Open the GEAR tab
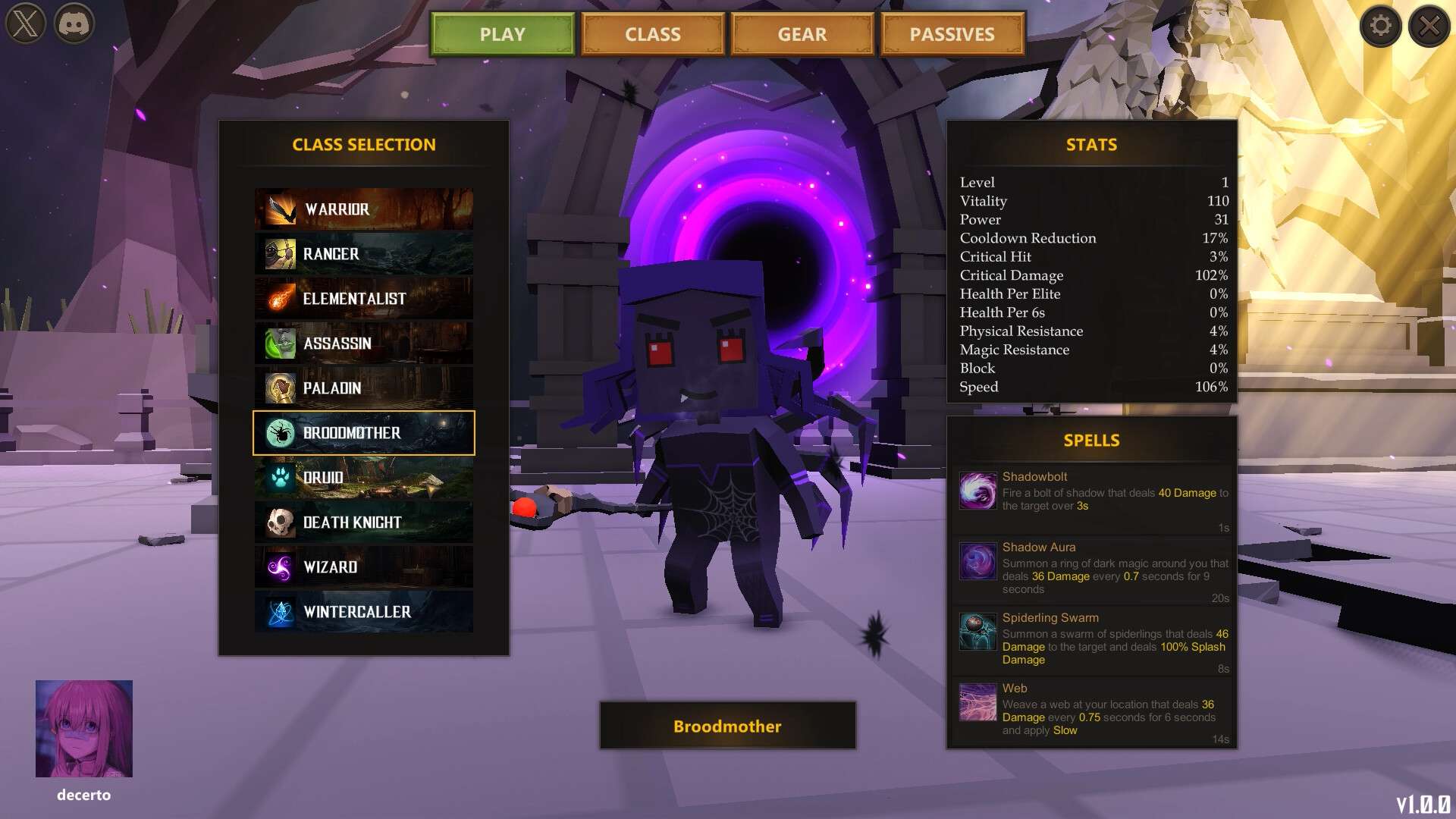This screenshot has width=1456, height=819. point(802,34)
